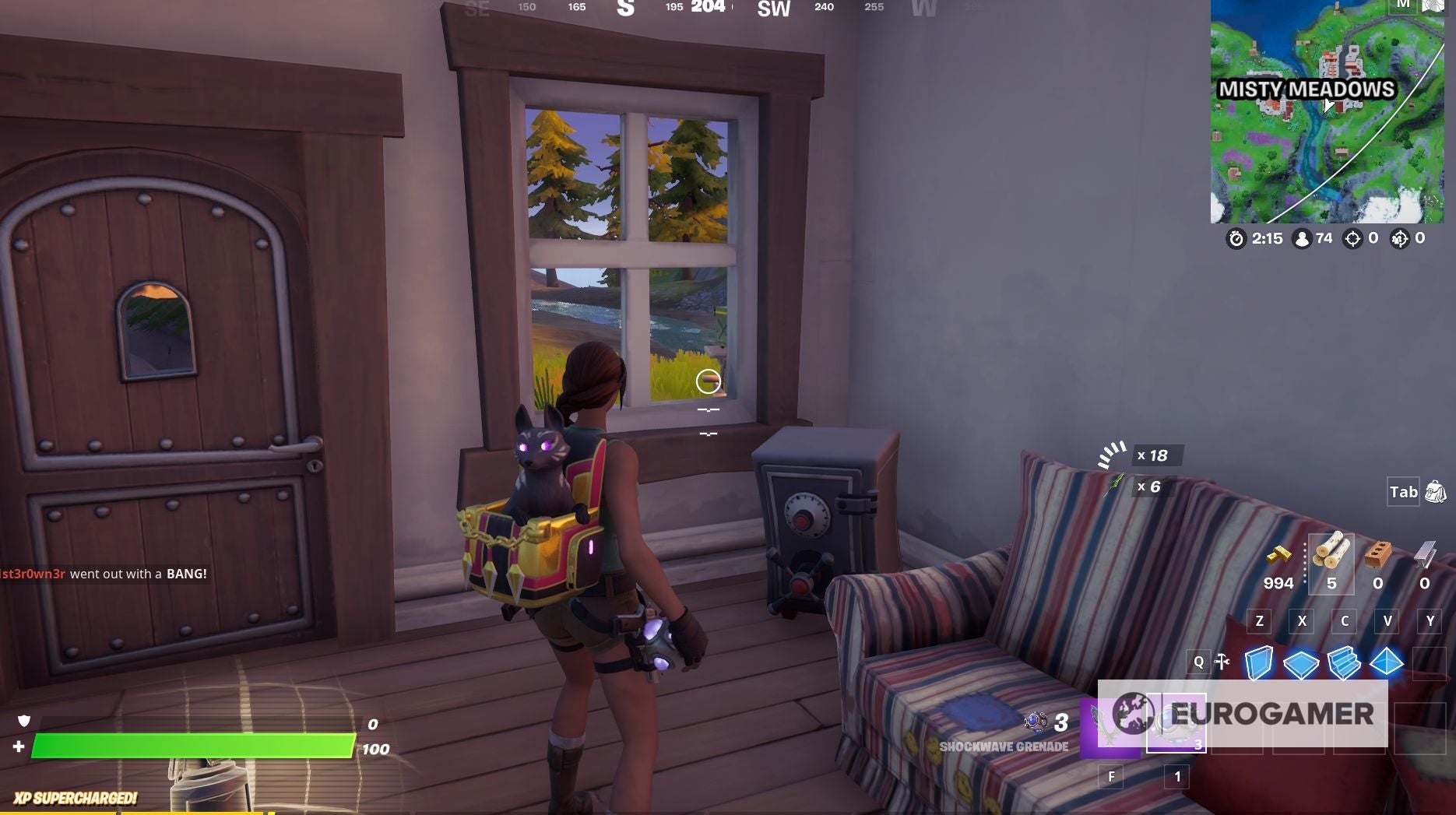Image resolution: width=1456 pixels, height=815 pixels.
Task: Select the wall build piece icon
Action: click(1260, 661)
